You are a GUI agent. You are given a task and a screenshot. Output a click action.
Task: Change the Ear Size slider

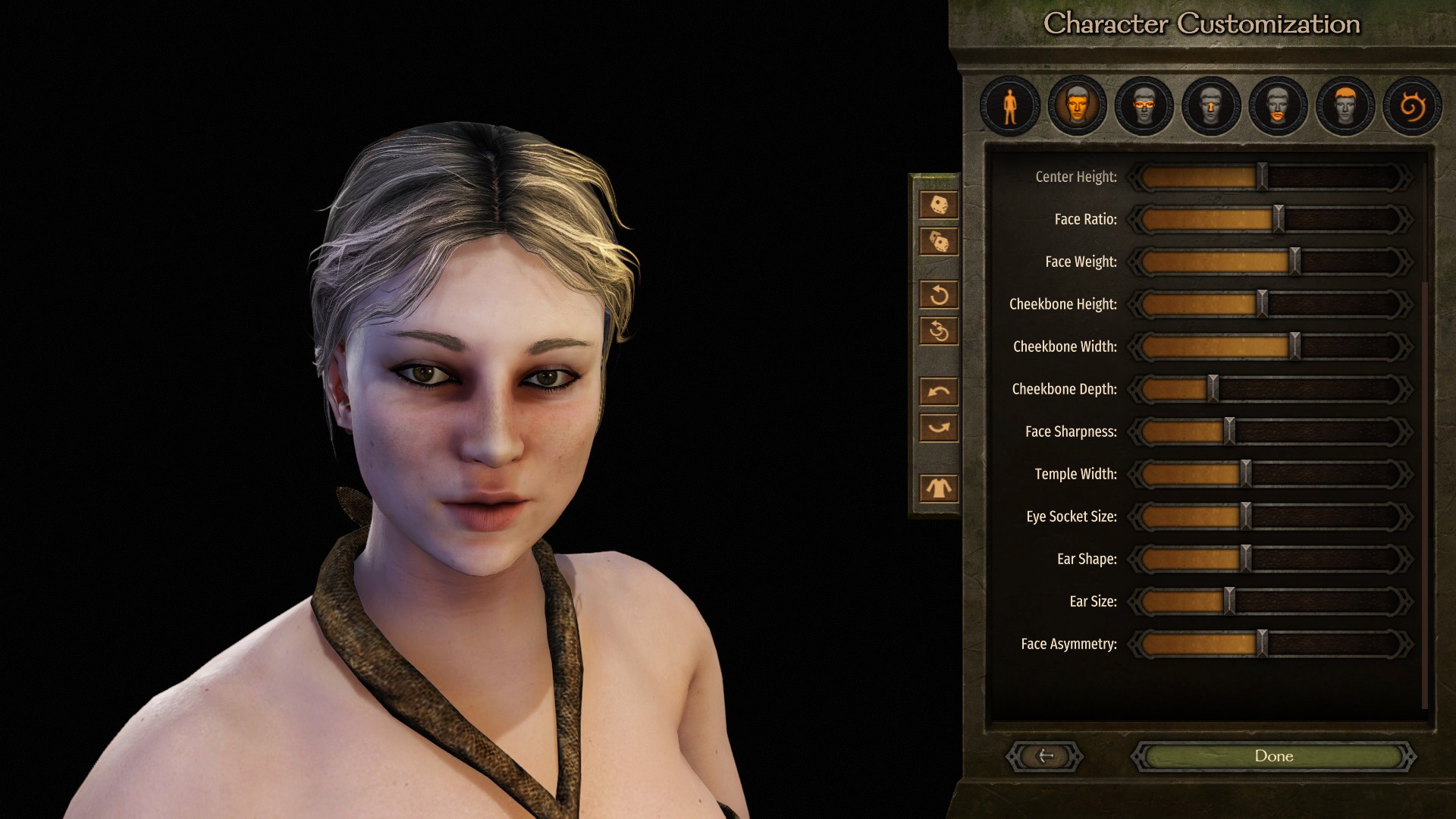(1229, 601)
